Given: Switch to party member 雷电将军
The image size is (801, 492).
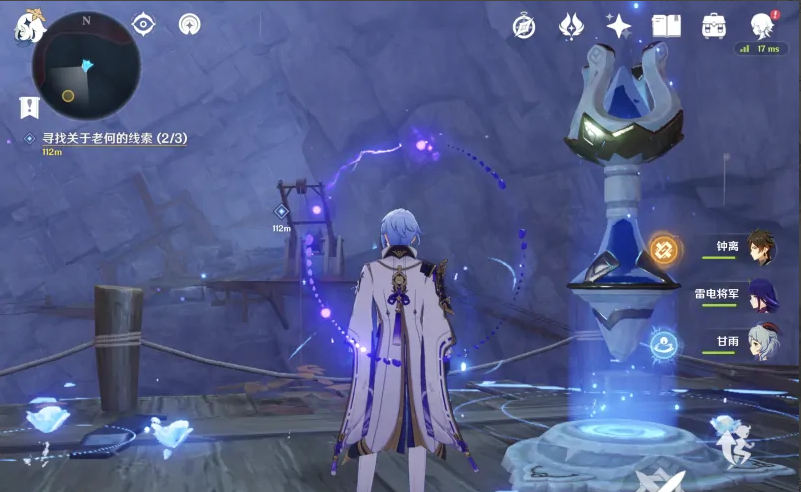Looking at the screenshot, I should point(759,294).
